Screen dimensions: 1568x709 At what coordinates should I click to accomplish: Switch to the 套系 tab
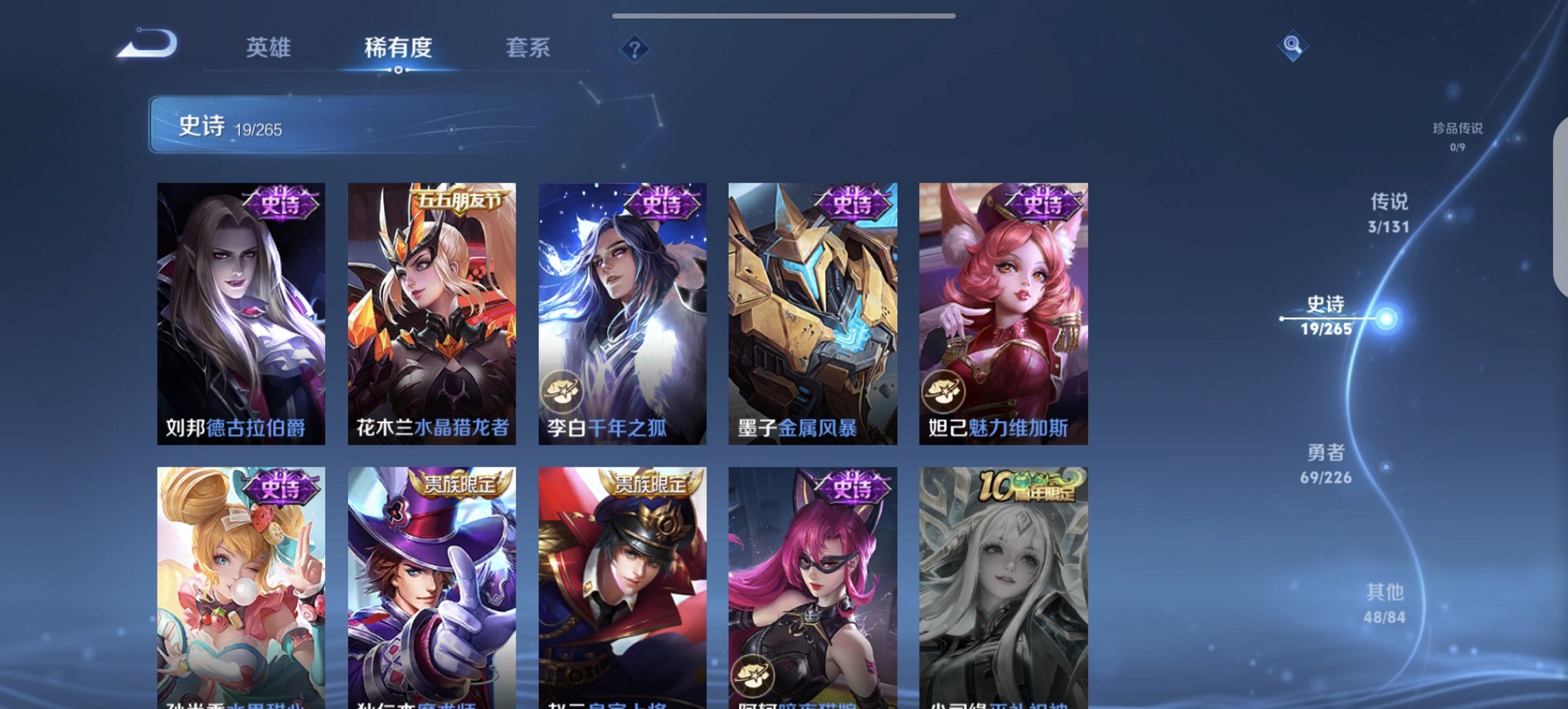pyautogui.click(x=527, y=48)
